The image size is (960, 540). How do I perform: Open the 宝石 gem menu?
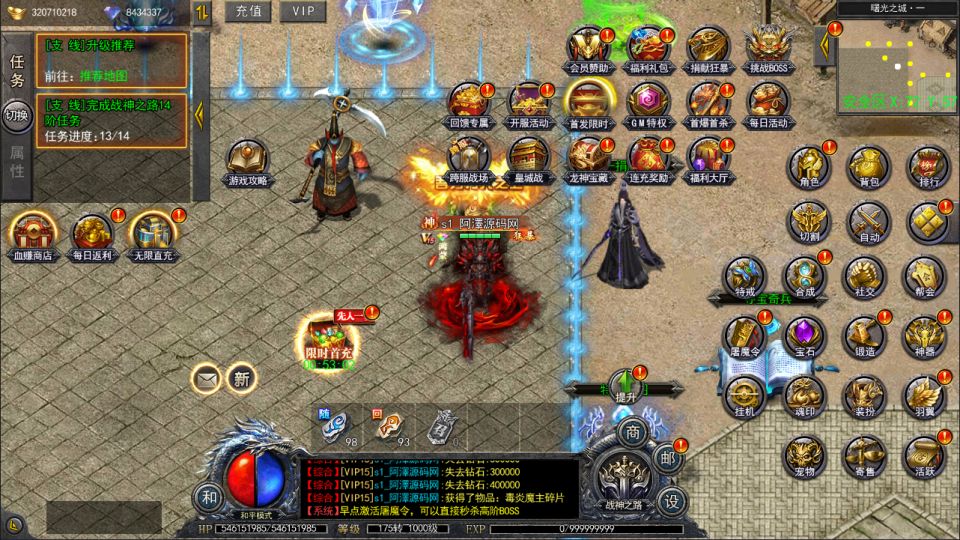coord(805,337)
